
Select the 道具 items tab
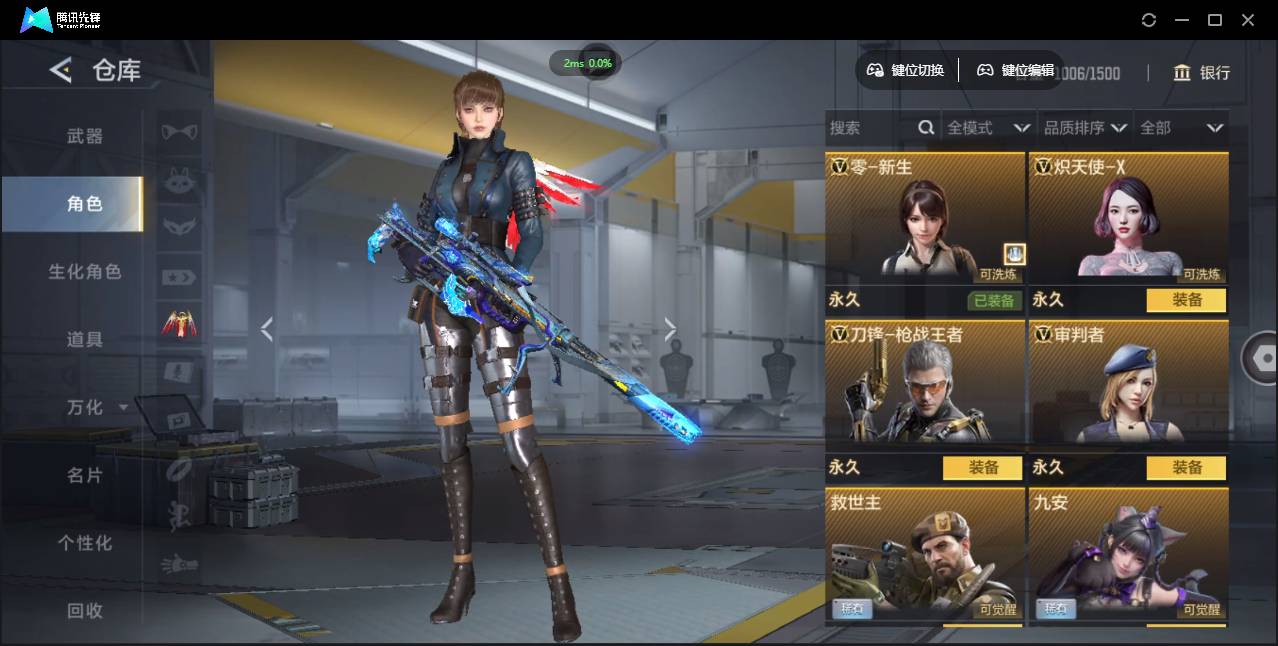[x=84, y=339]
